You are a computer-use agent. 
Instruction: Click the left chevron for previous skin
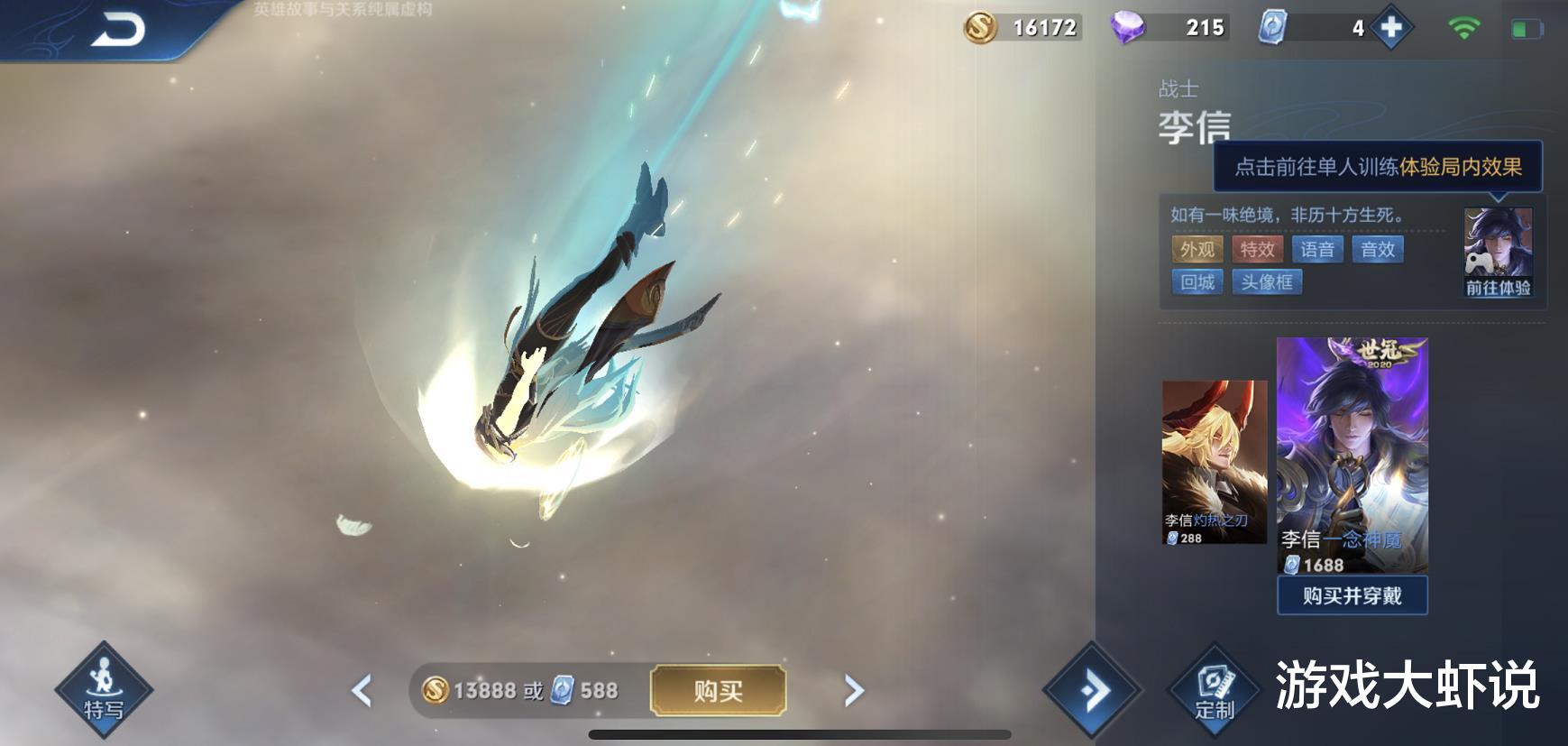coord(362,690)
